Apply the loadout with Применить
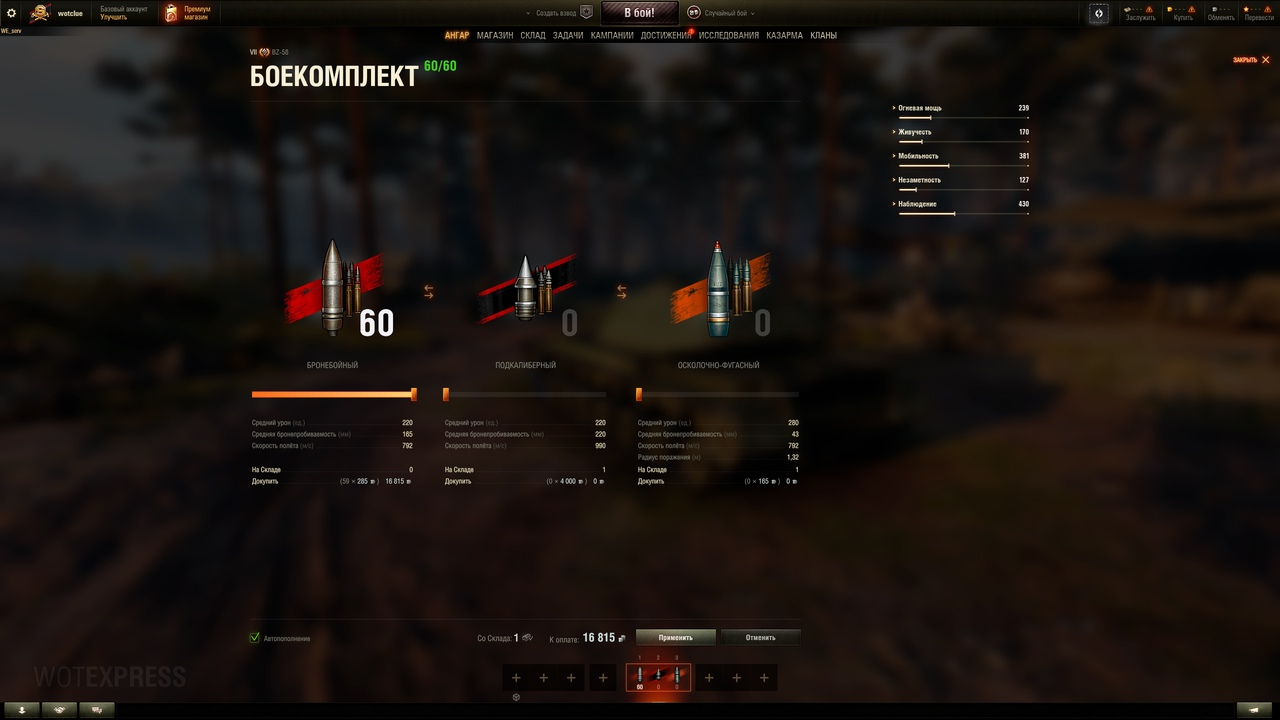The width and height of the screenshot is (1280, 720). point(676,637)
